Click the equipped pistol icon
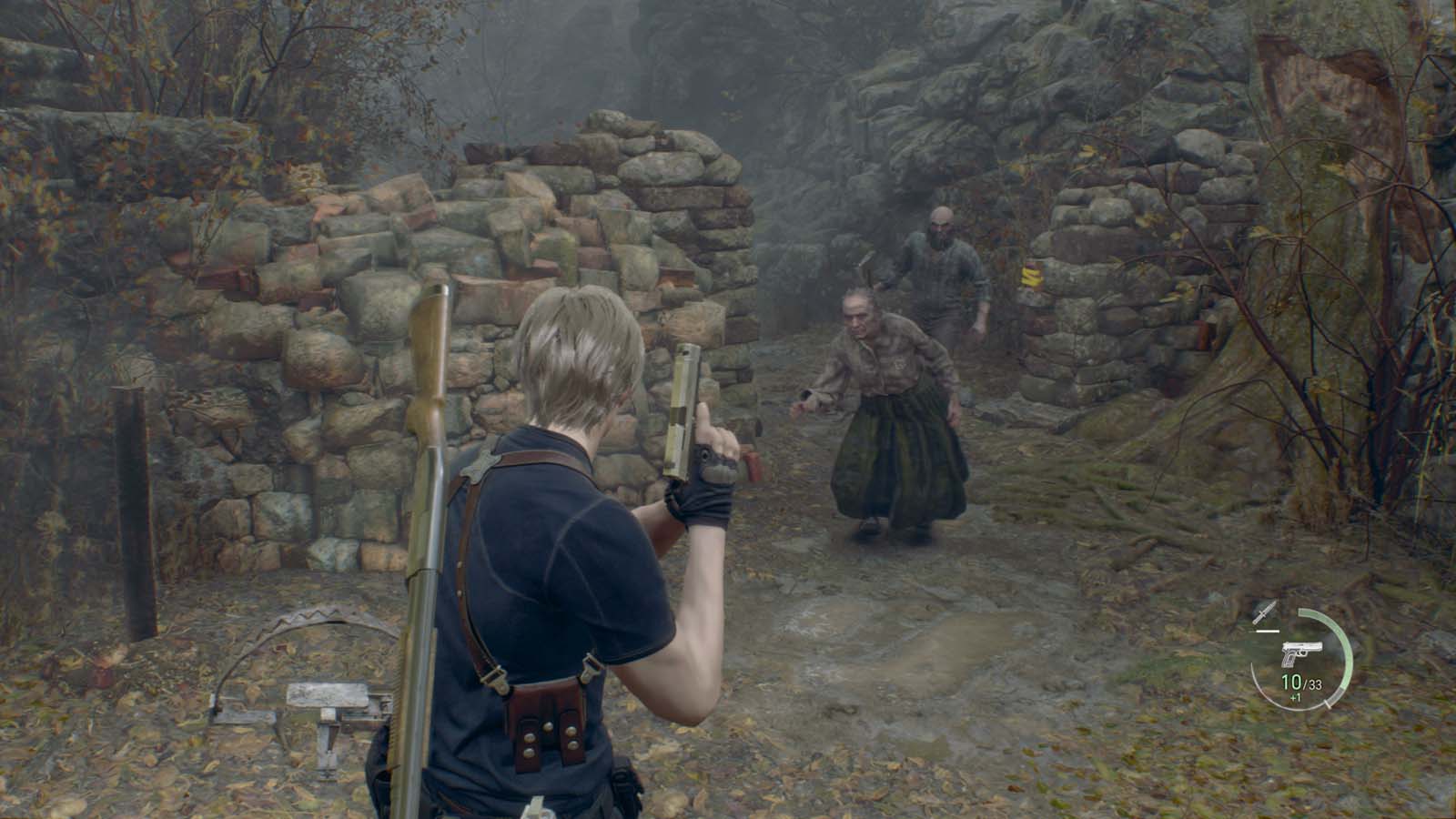Screen dimensions: 1456x819 pyautogui.click(x=1301, y=653)
